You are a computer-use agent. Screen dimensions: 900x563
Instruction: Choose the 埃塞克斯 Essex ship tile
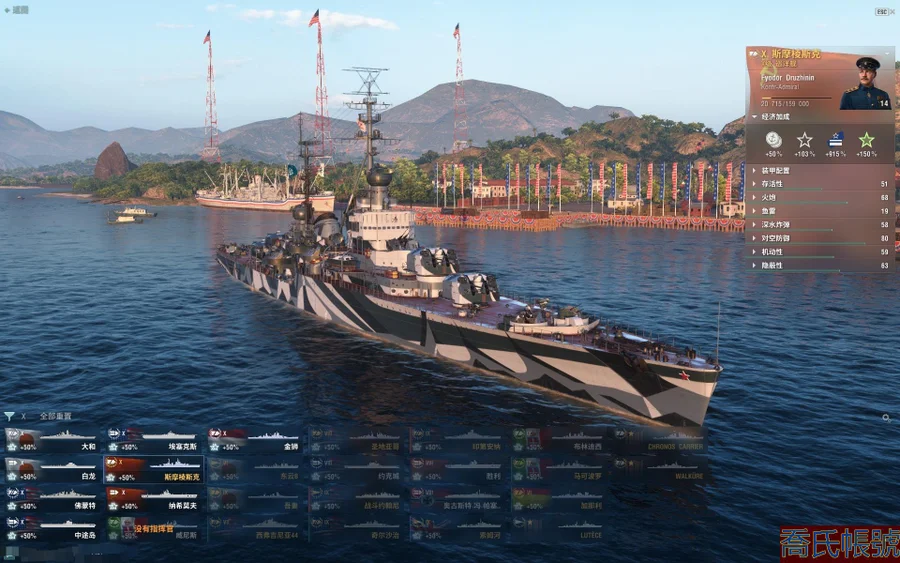tap(154, 440)
